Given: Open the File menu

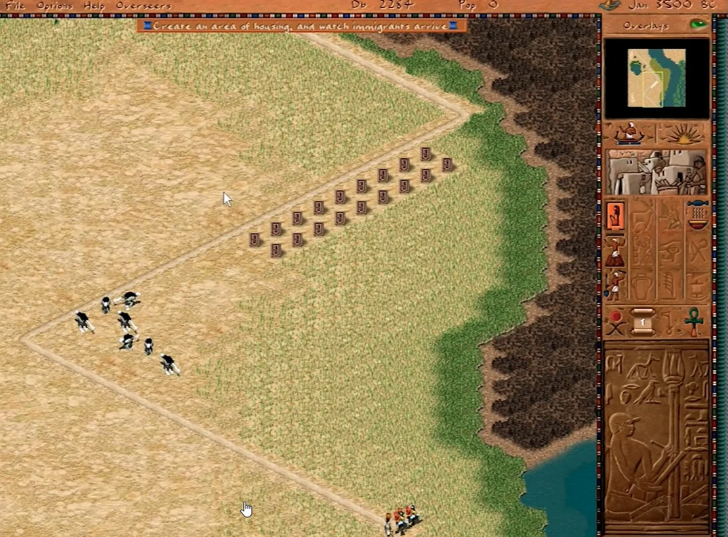Looking at the screenshot, I should (x=16, y=6).
